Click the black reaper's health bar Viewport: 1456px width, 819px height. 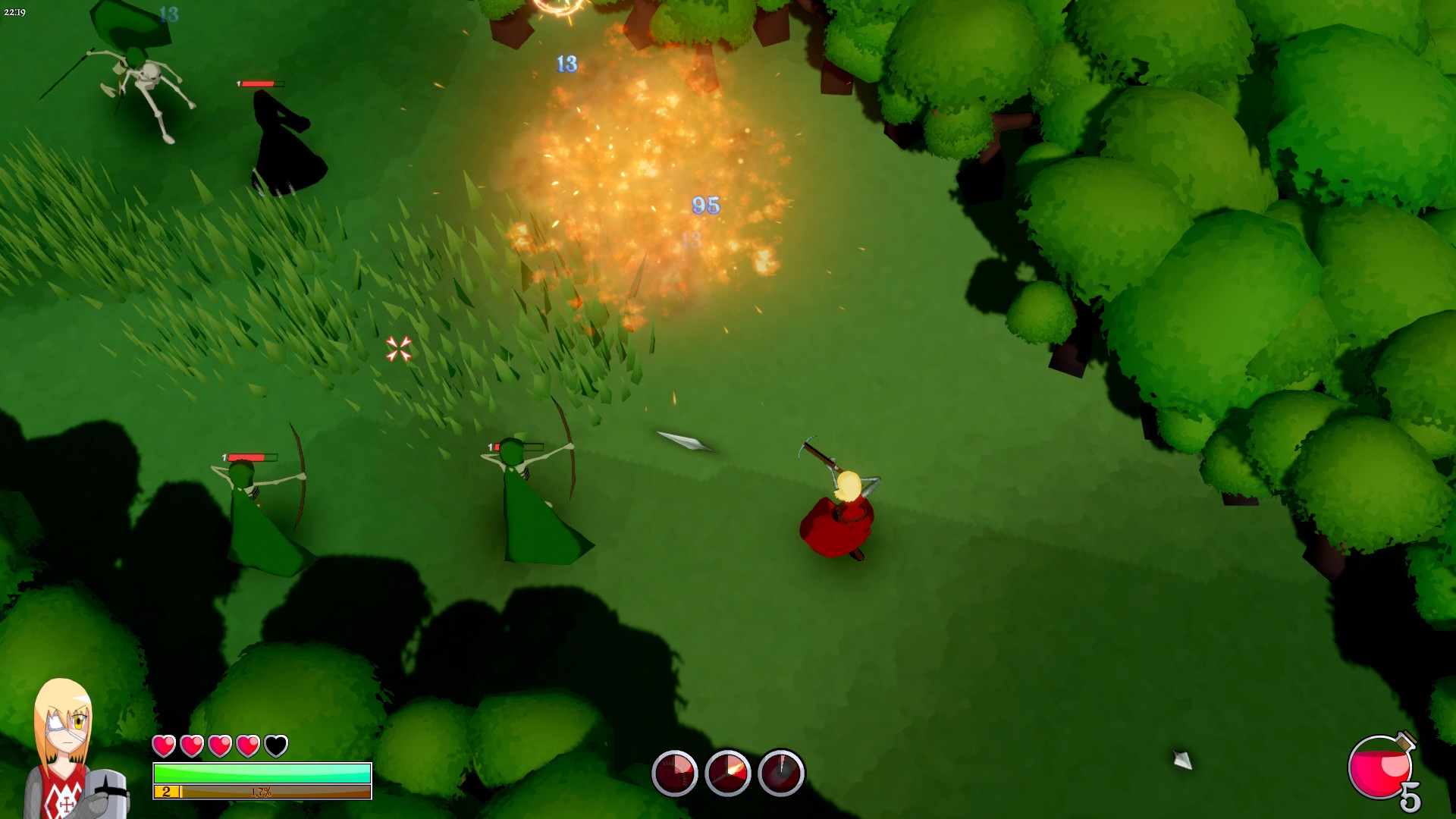coord(258,85)
